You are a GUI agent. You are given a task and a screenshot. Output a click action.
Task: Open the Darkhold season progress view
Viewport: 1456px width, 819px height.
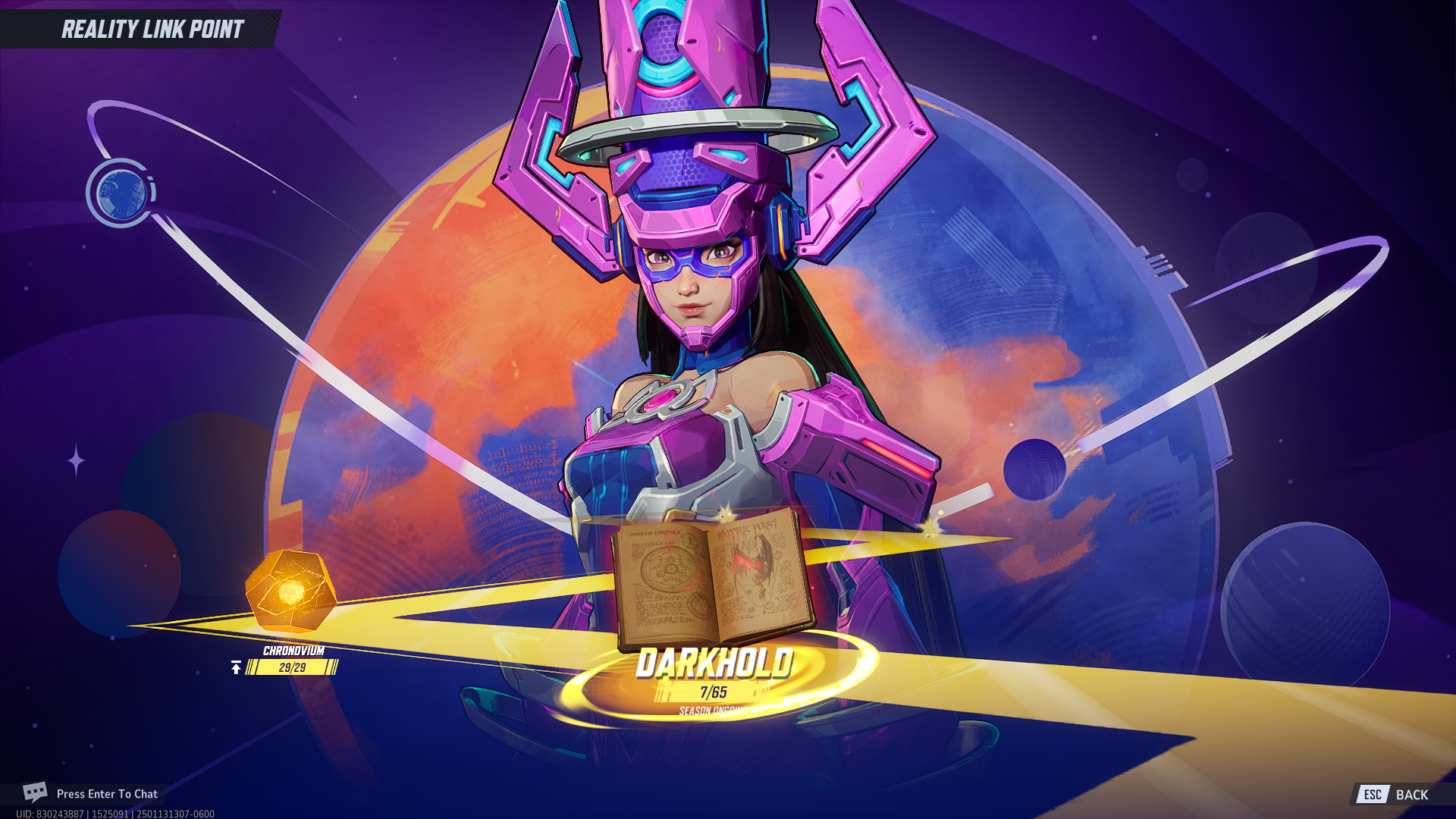pos(713,685)
